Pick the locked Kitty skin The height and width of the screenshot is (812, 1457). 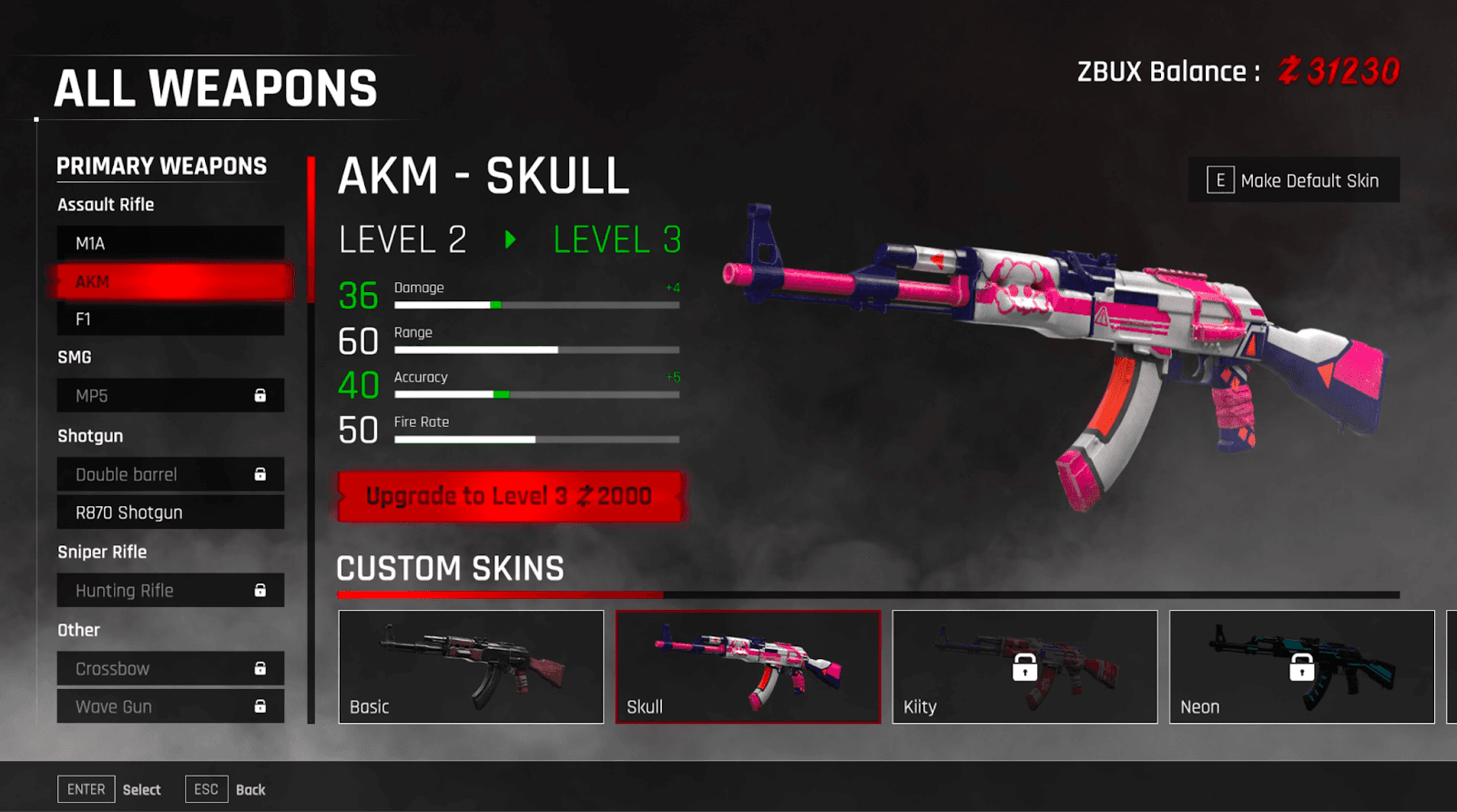(1024, 666)
